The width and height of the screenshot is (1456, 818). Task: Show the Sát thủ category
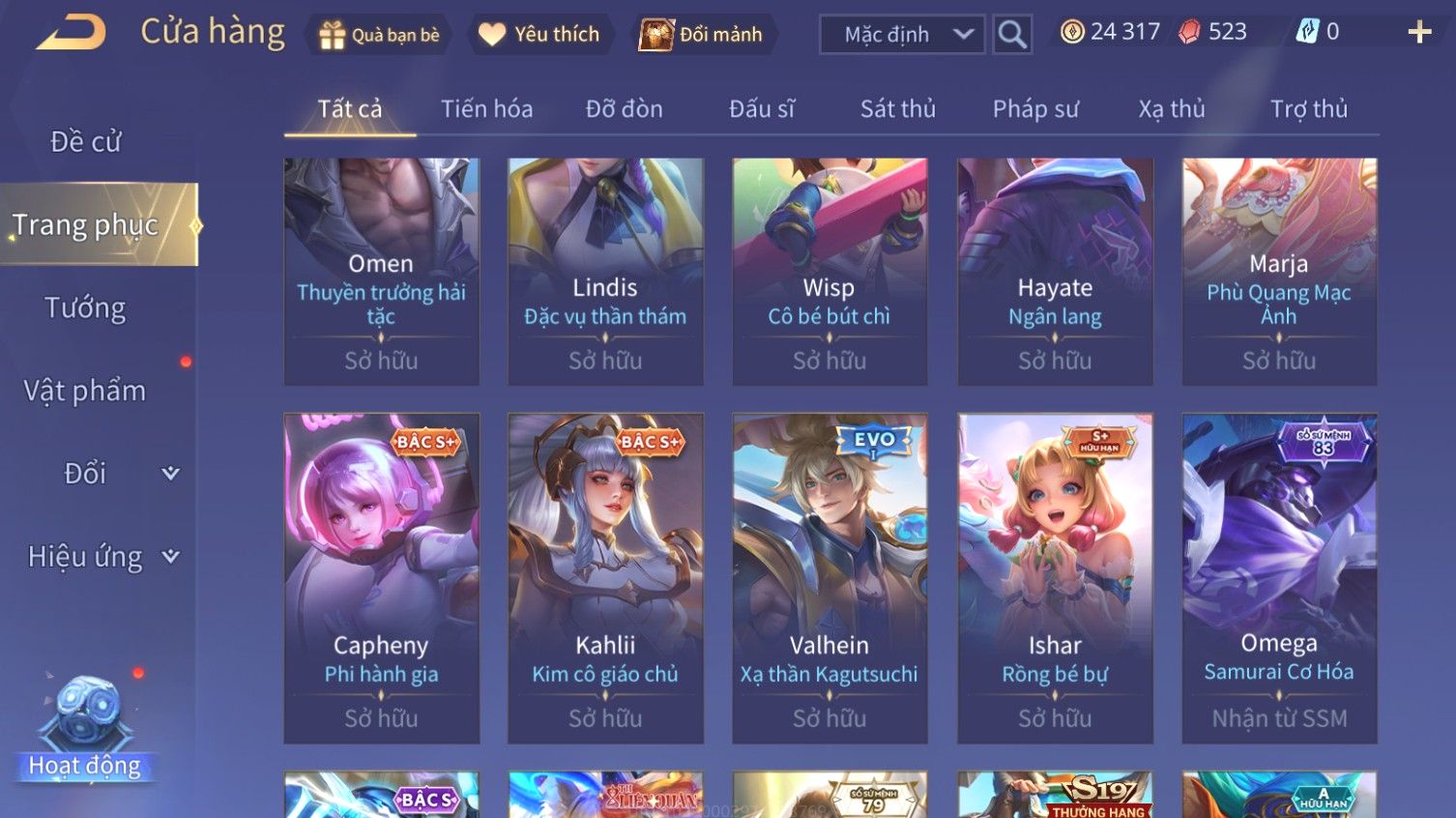click(897, 109)
